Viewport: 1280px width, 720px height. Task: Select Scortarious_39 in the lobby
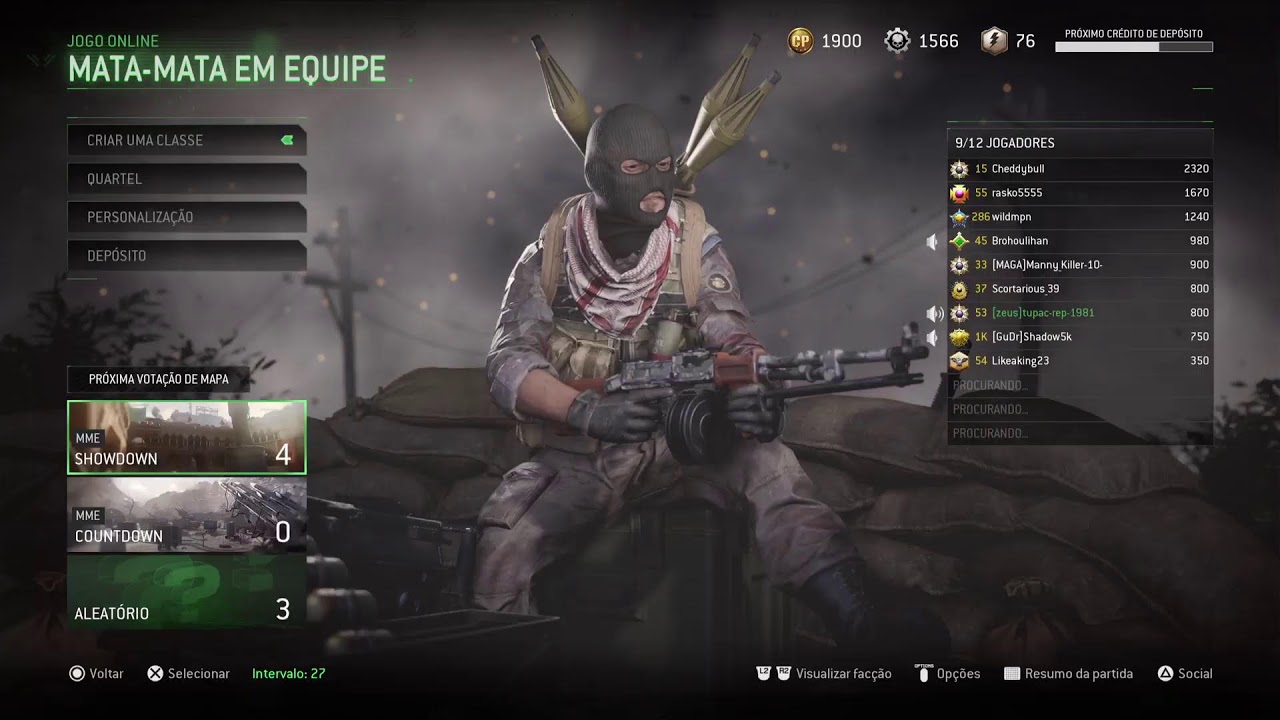[x=1079, y=289]
